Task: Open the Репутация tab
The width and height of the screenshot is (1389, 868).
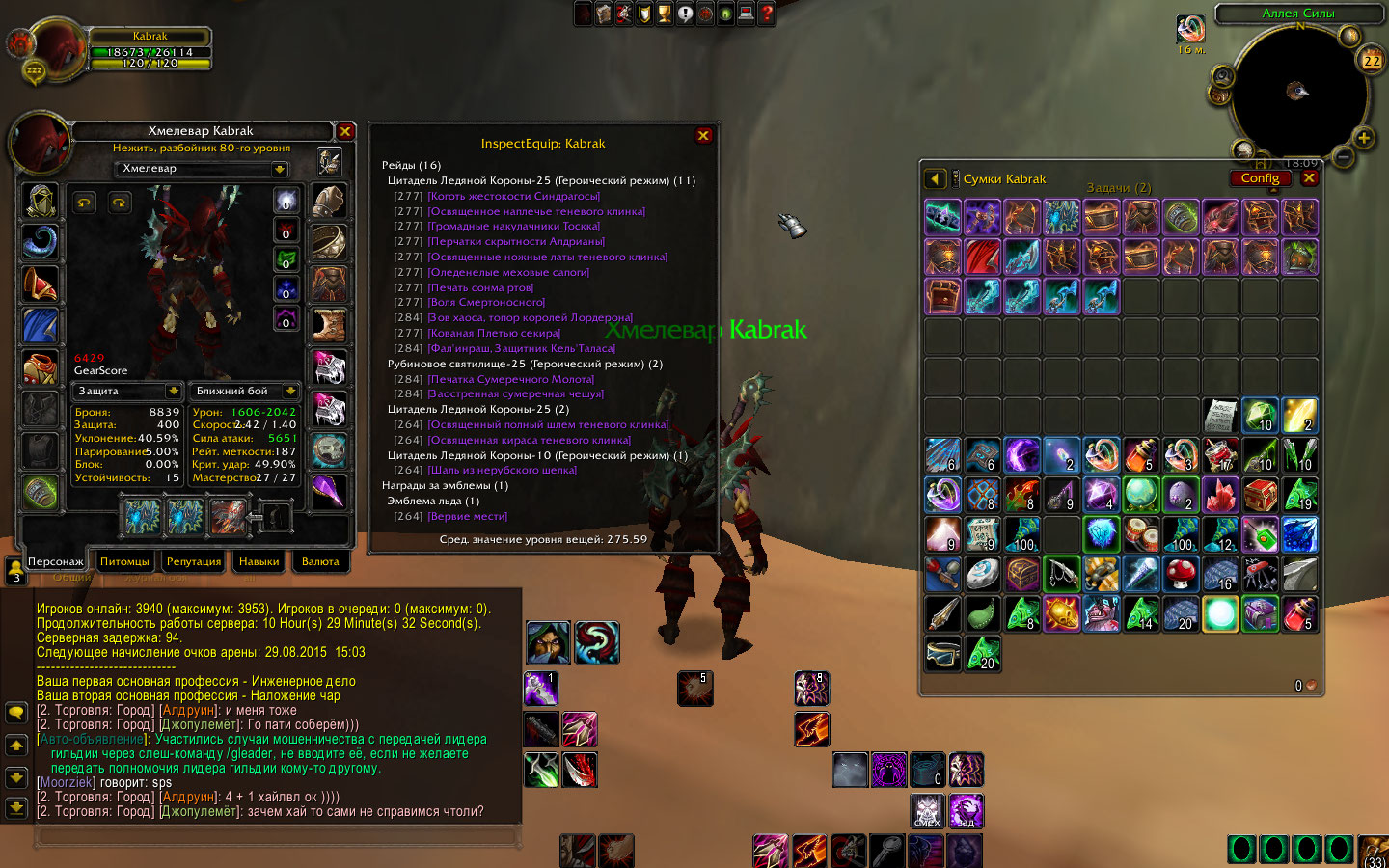Action: coord(194,561)
